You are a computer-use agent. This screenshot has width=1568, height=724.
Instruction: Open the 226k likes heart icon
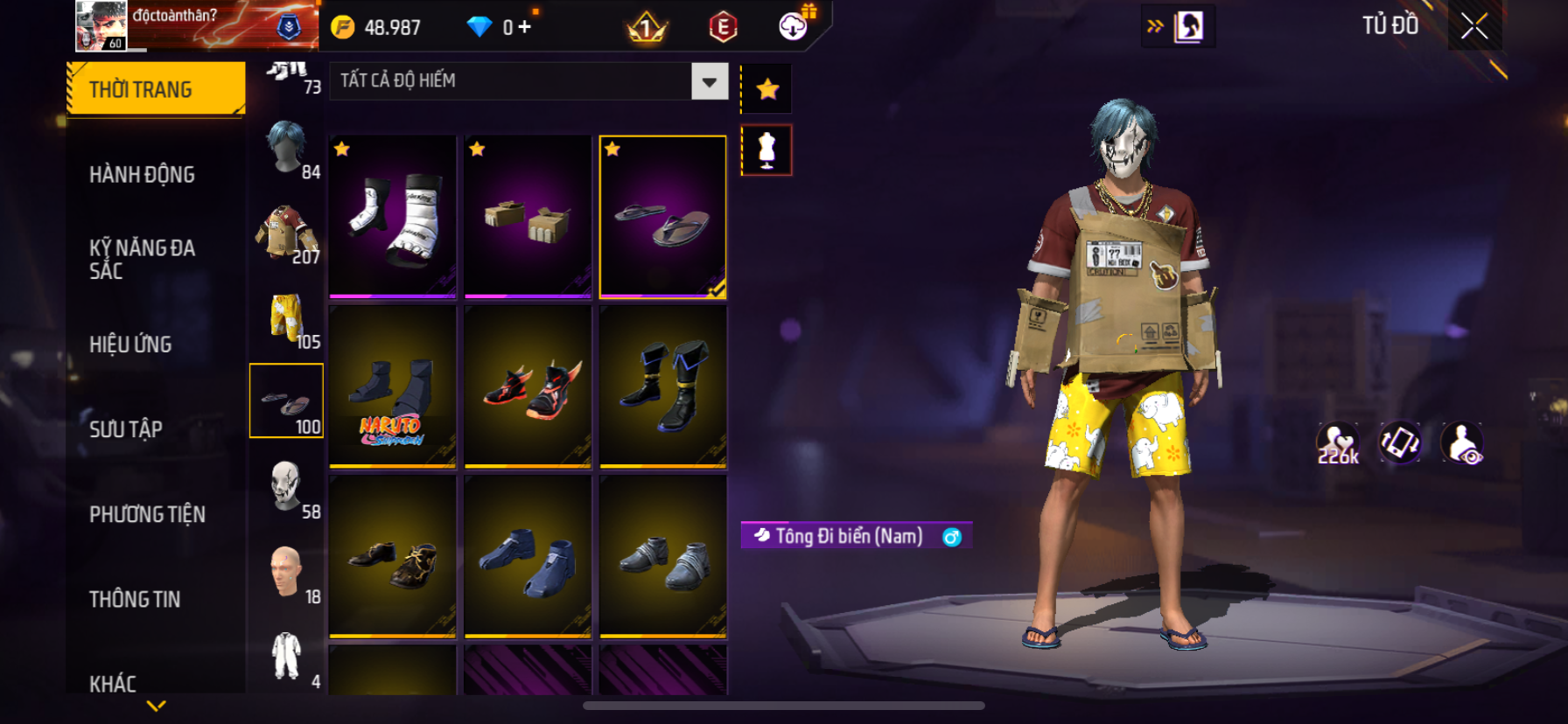tap(1338, 443)
